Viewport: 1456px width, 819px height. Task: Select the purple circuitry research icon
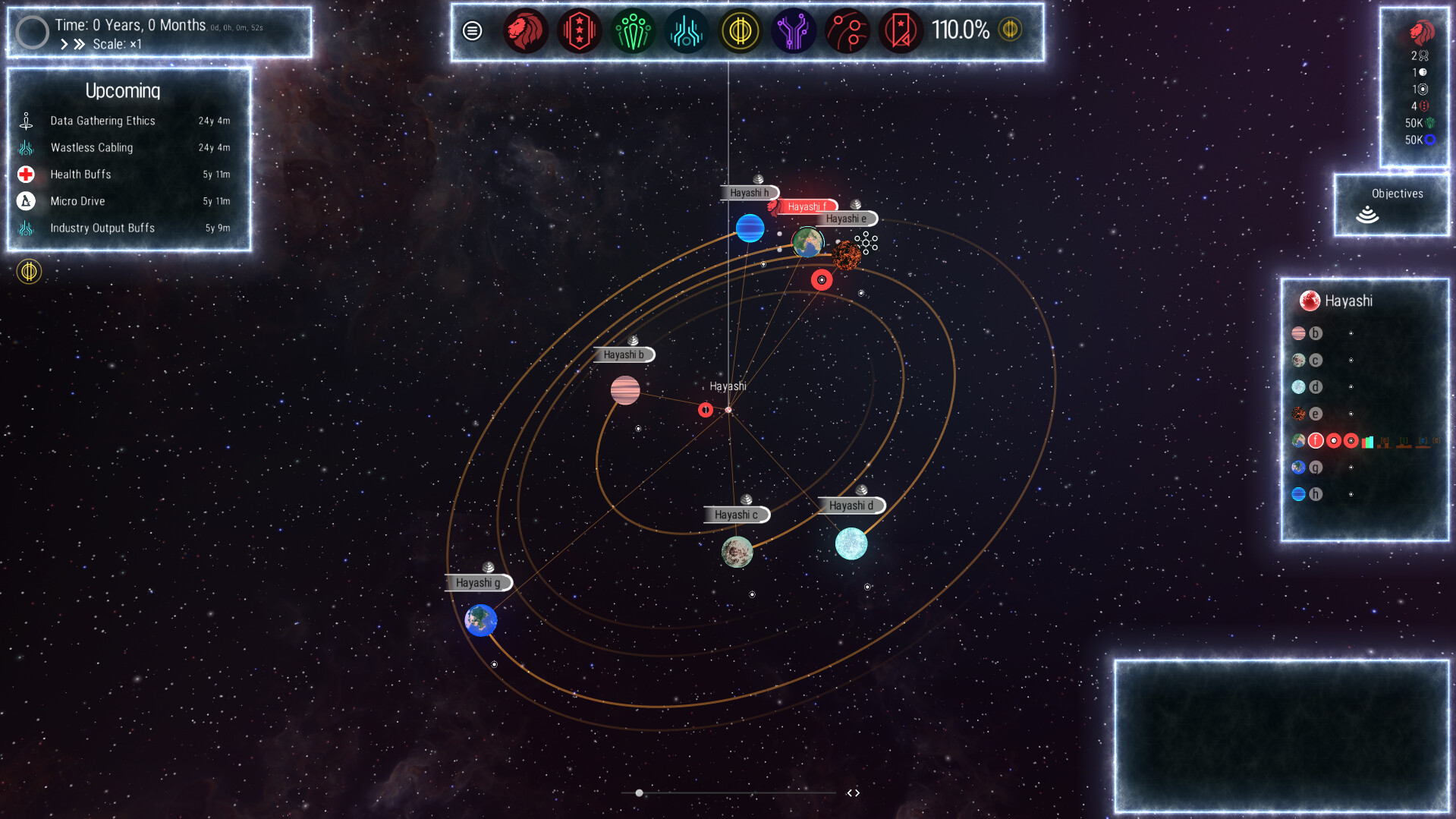[x=794, y=31]
